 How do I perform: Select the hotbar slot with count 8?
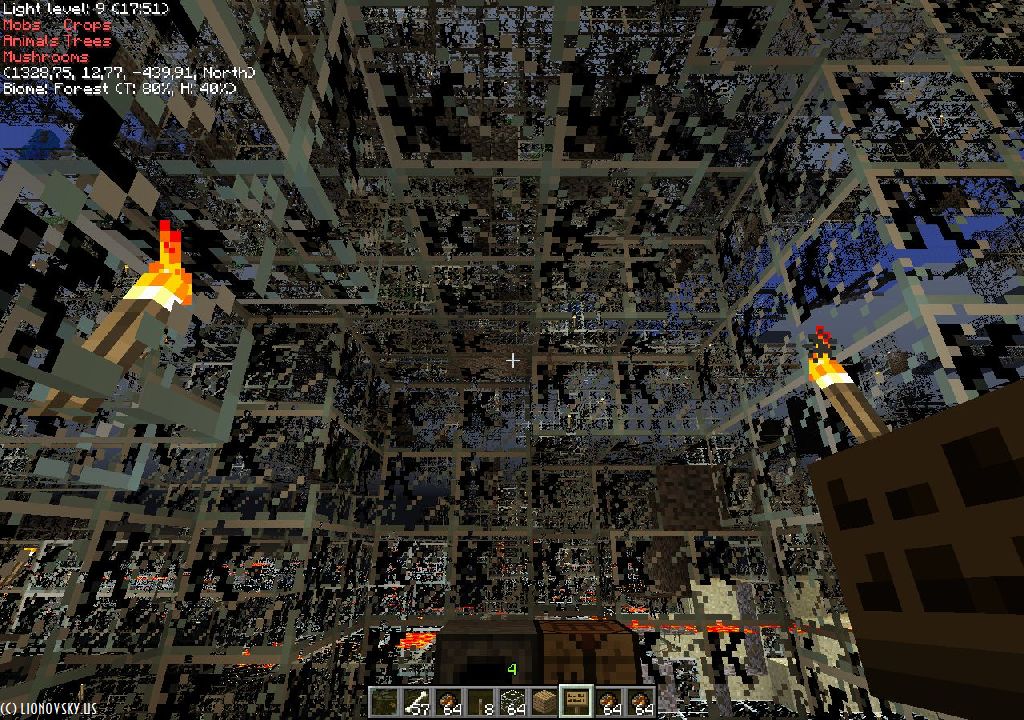click(x=479, y=701)
